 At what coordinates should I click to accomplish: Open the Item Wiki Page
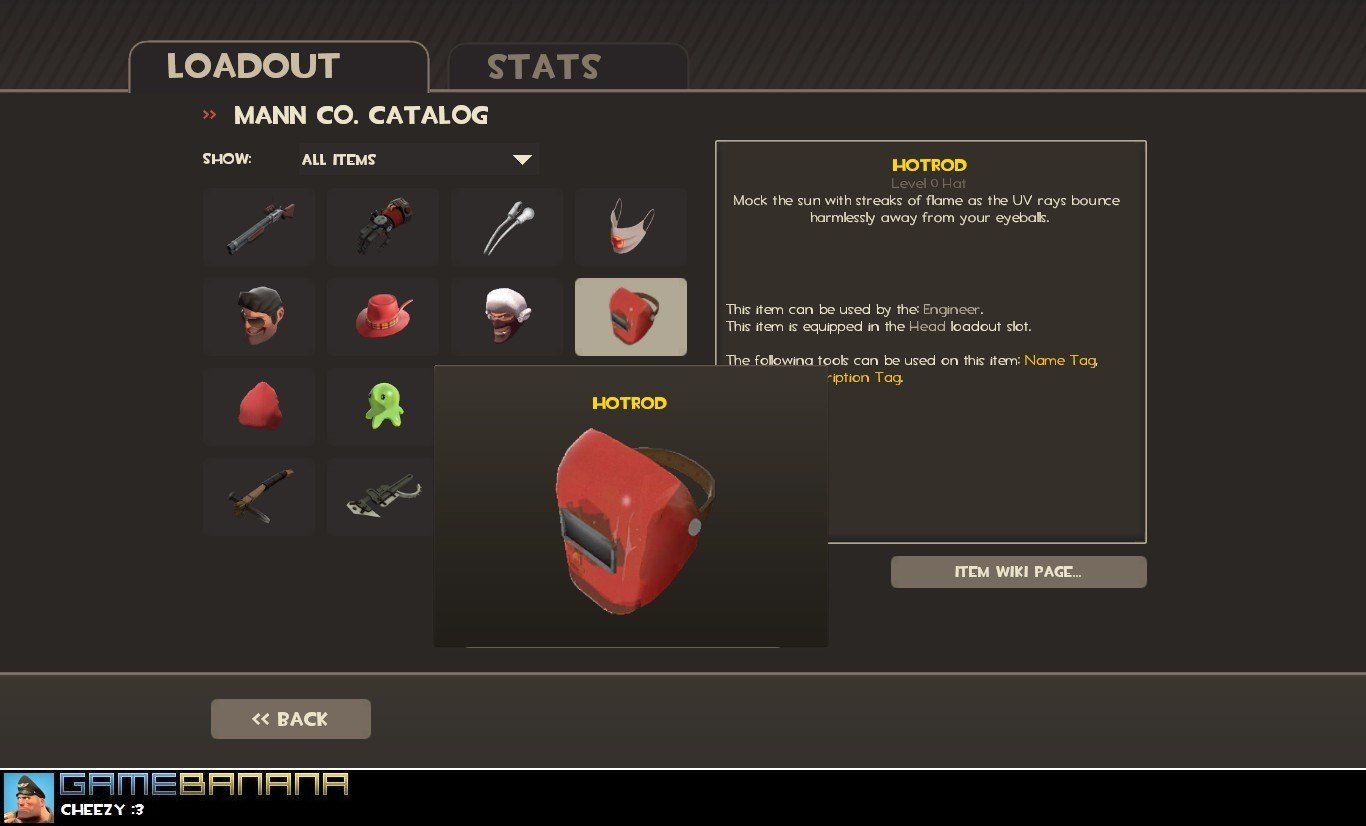coord(1018,572)
